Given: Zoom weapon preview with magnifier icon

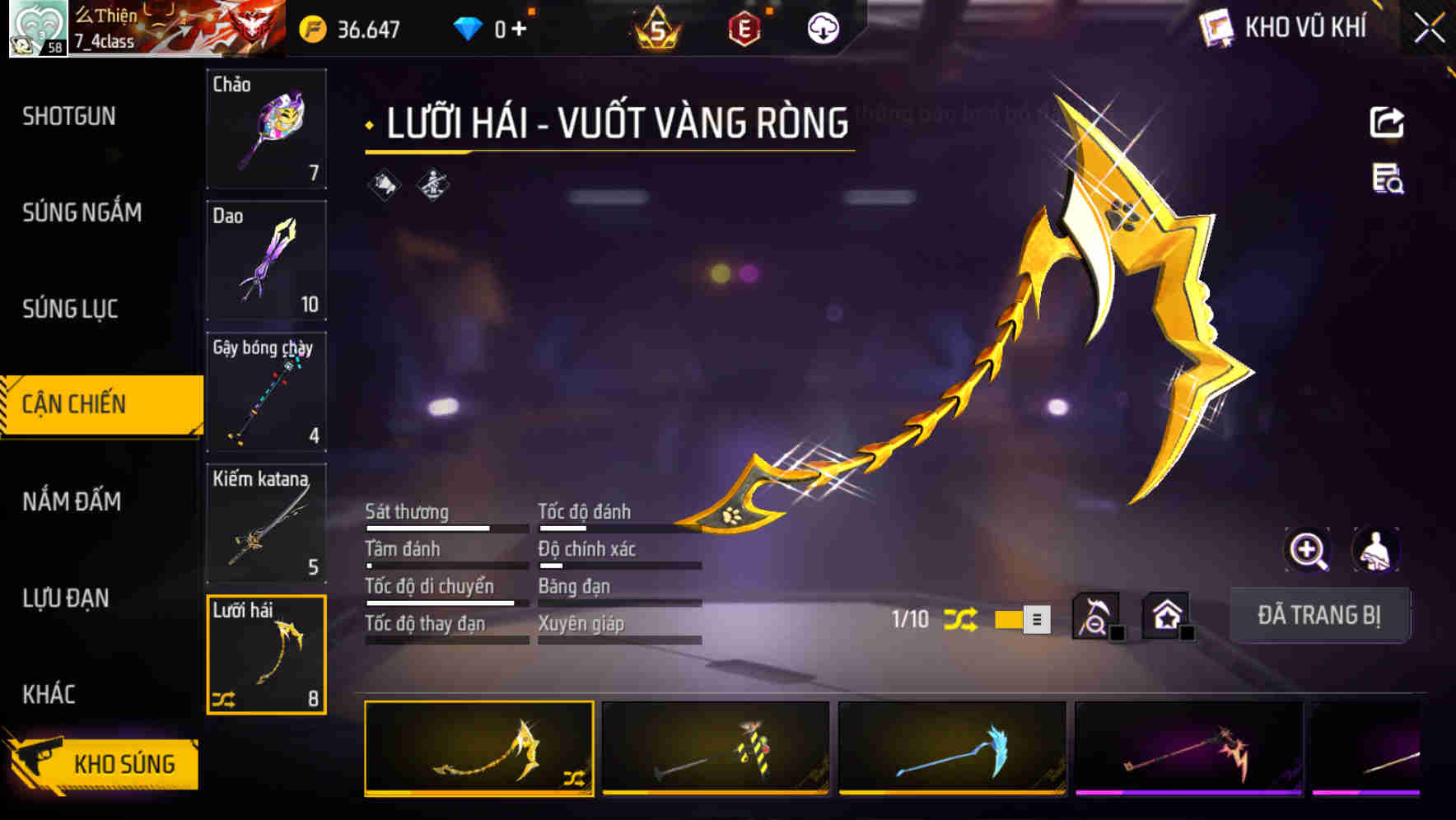Looking at the screenshot, I should [1308, 550].
